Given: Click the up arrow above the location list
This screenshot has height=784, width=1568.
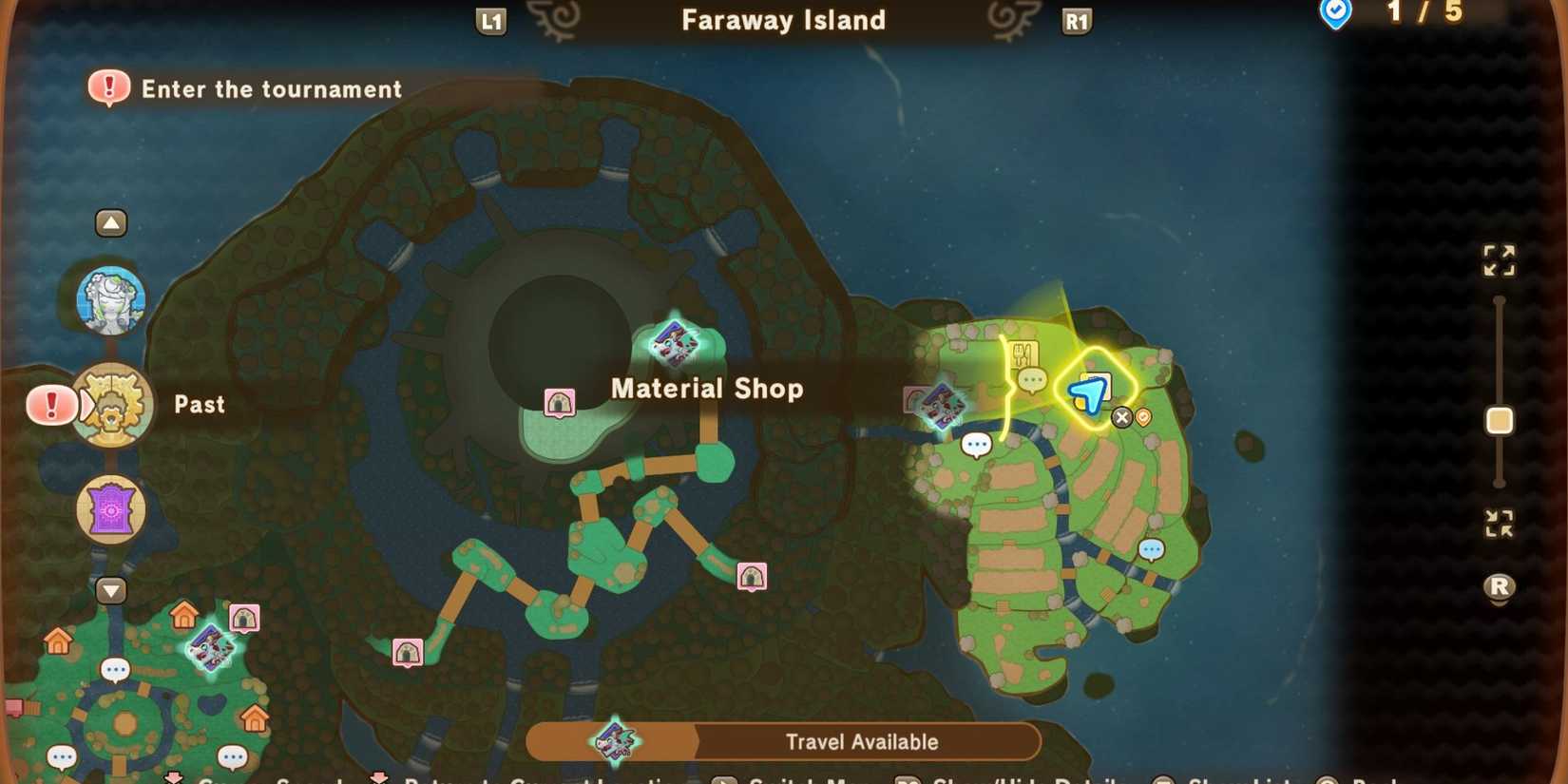Looking at the screenshot, I should point(111,220).
